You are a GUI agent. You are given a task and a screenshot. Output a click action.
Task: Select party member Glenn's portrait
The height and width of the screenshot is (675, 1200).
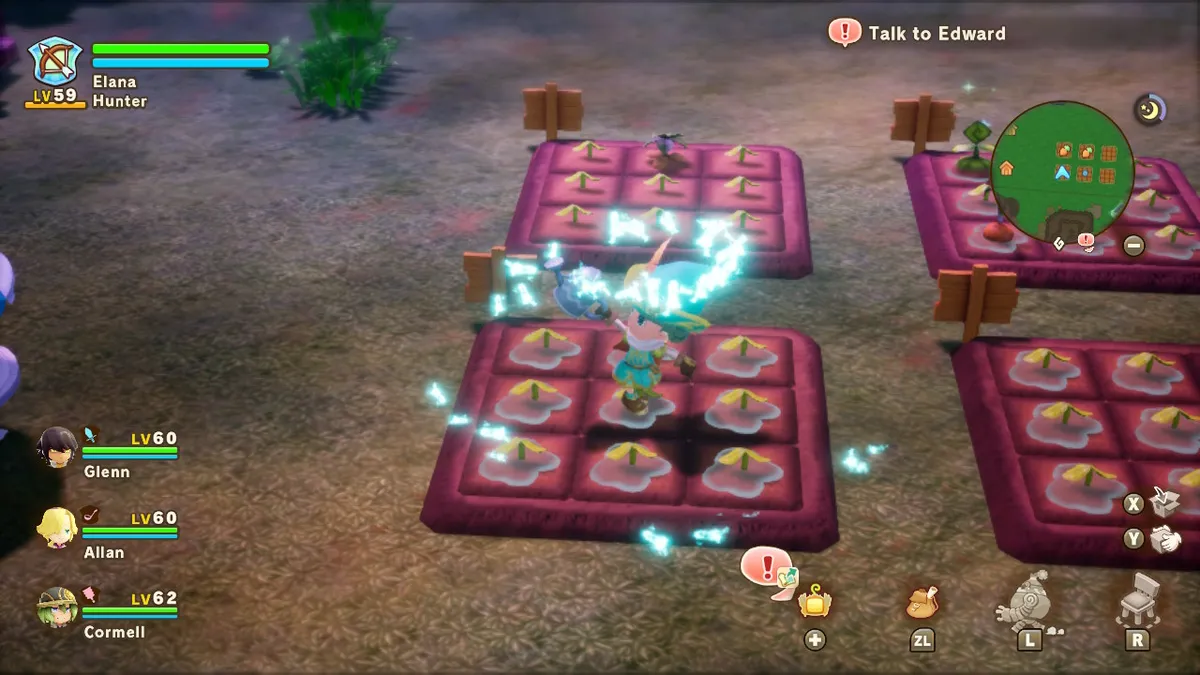pos(56,447)
